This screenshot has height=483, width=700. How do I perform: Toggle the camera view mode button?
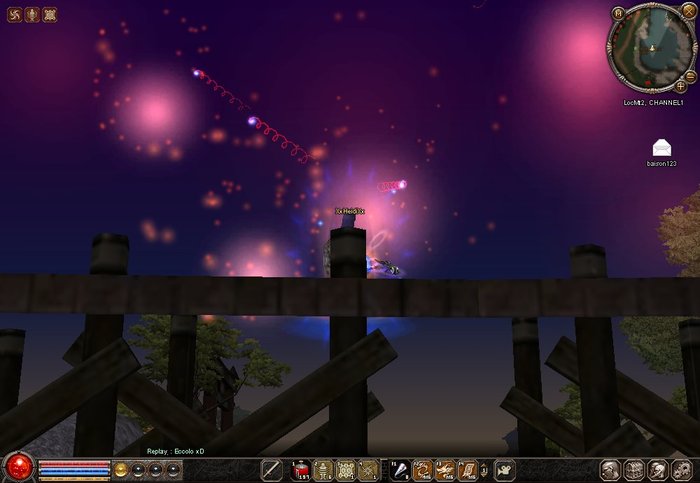click(504, 469)
